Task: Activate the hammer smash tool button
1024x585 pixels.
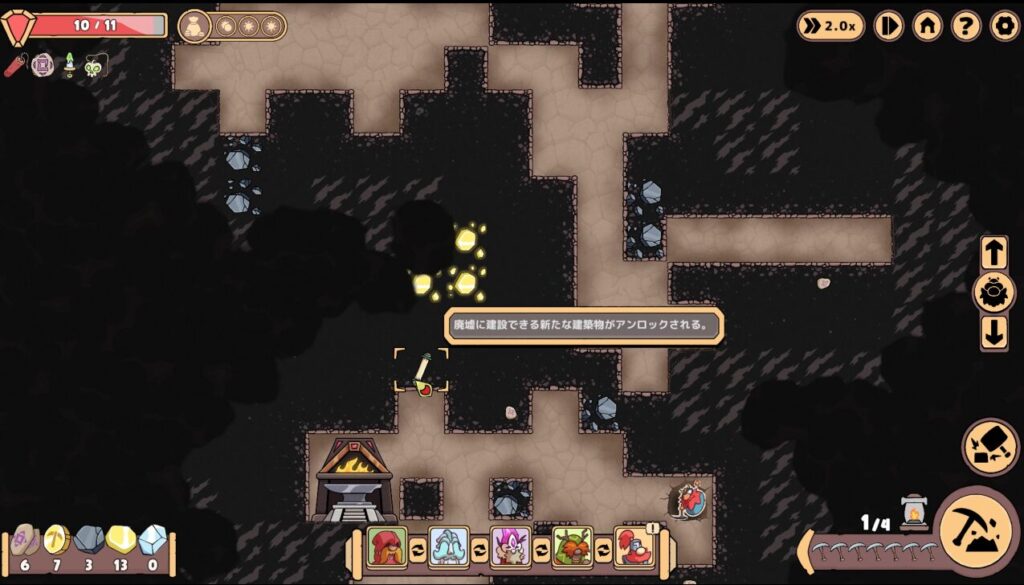Action: (990, 446)
